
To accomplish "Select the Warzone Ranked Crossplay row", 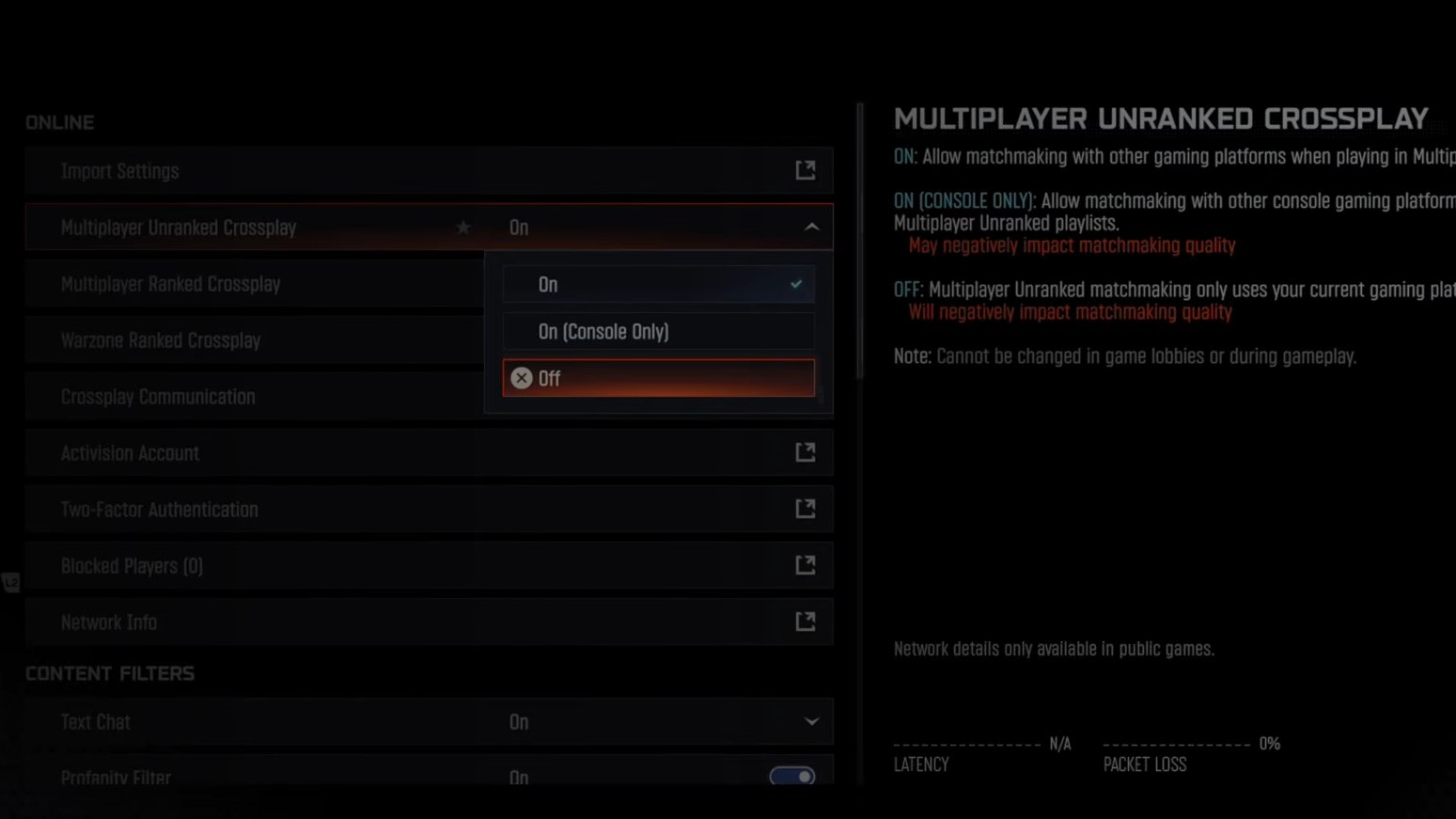I will [254, 340].
